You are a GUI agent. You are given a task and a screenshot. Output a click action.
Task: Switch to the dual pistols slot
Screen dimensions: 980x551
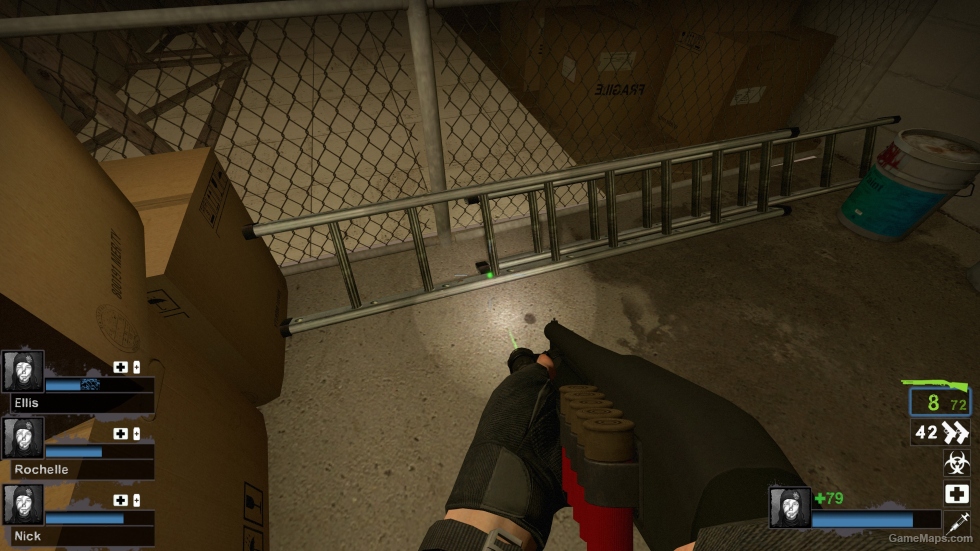point(941,433)
